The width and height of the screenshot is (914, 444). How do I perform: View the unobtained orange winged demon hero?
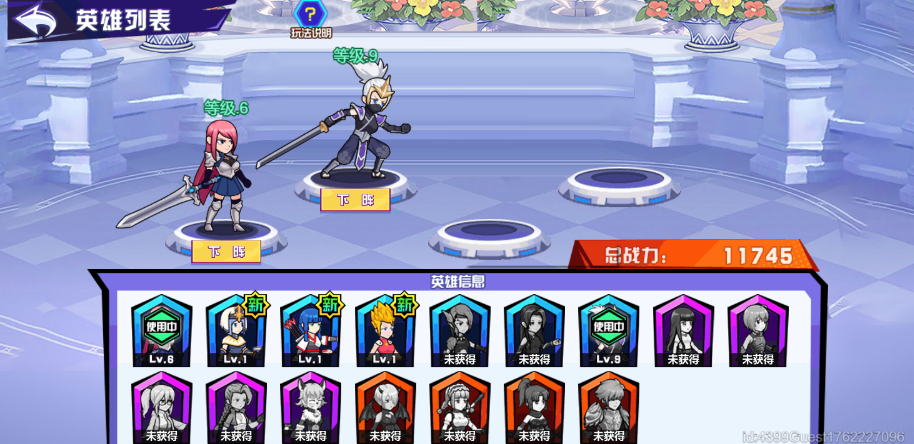click(385, 406)
